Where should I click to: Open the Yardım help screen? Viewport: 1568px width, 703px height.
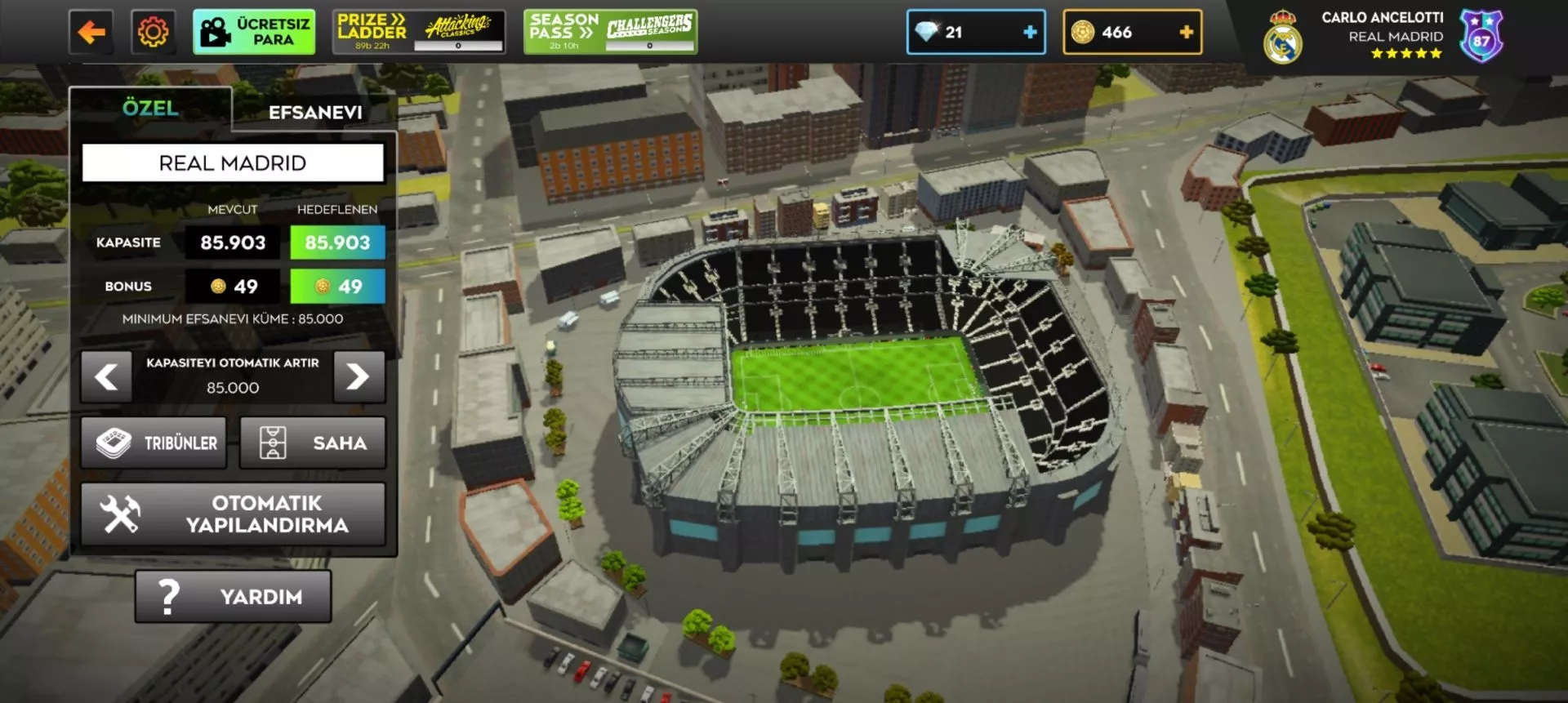pyautogui.click(x=233, y=597)
